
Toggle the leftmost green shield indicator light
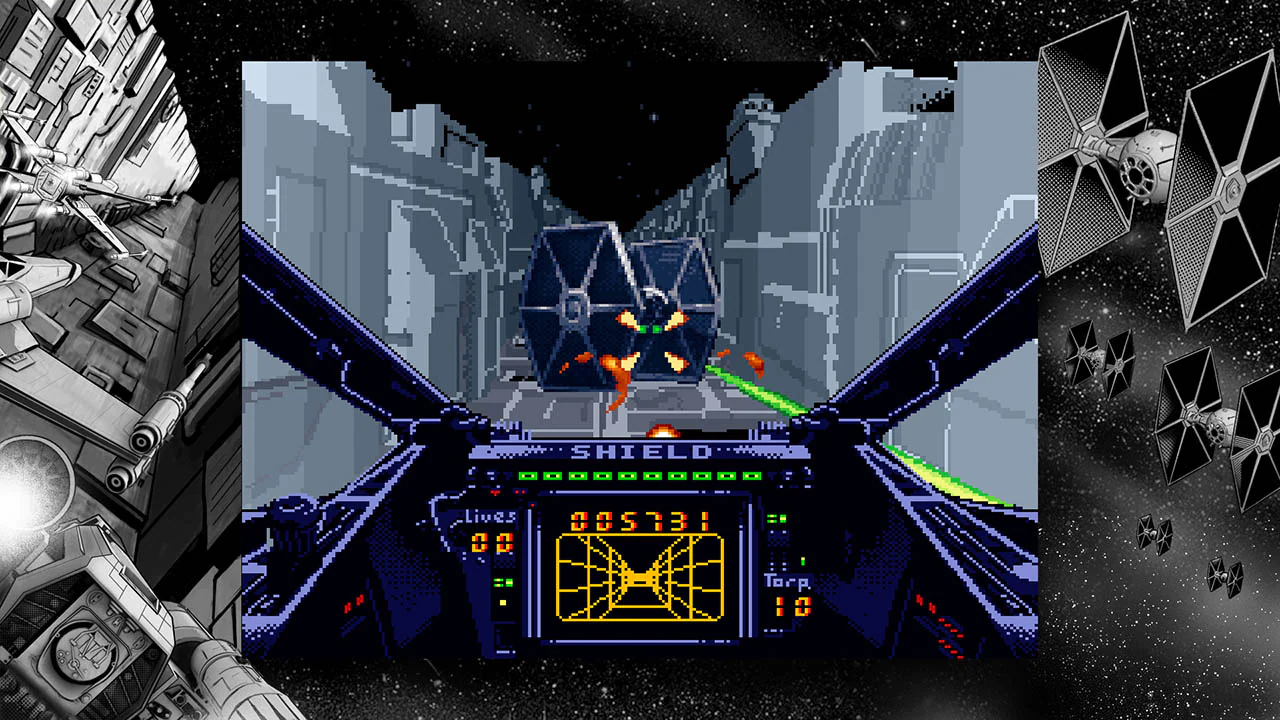pos(527,476)
